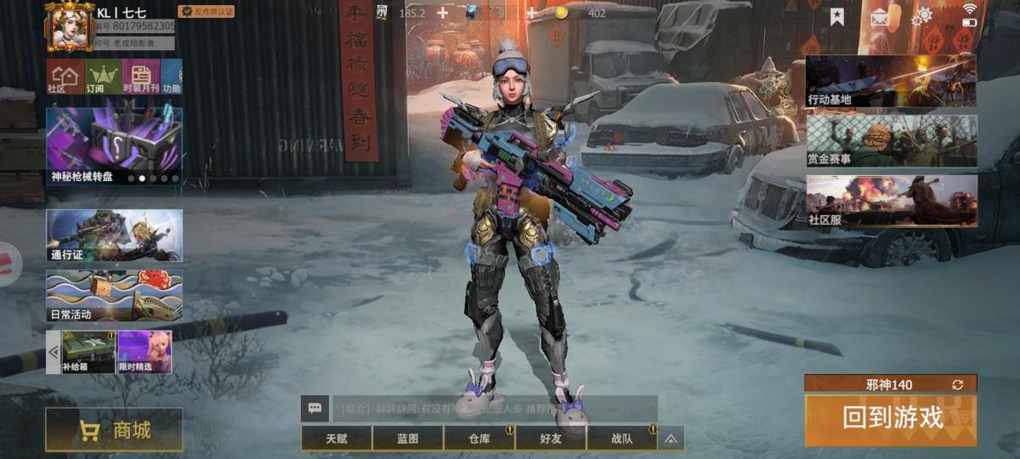Check the mail envelope icon
The height and width of the screenshot is (459, 1020).
click(x=880, y=16)
